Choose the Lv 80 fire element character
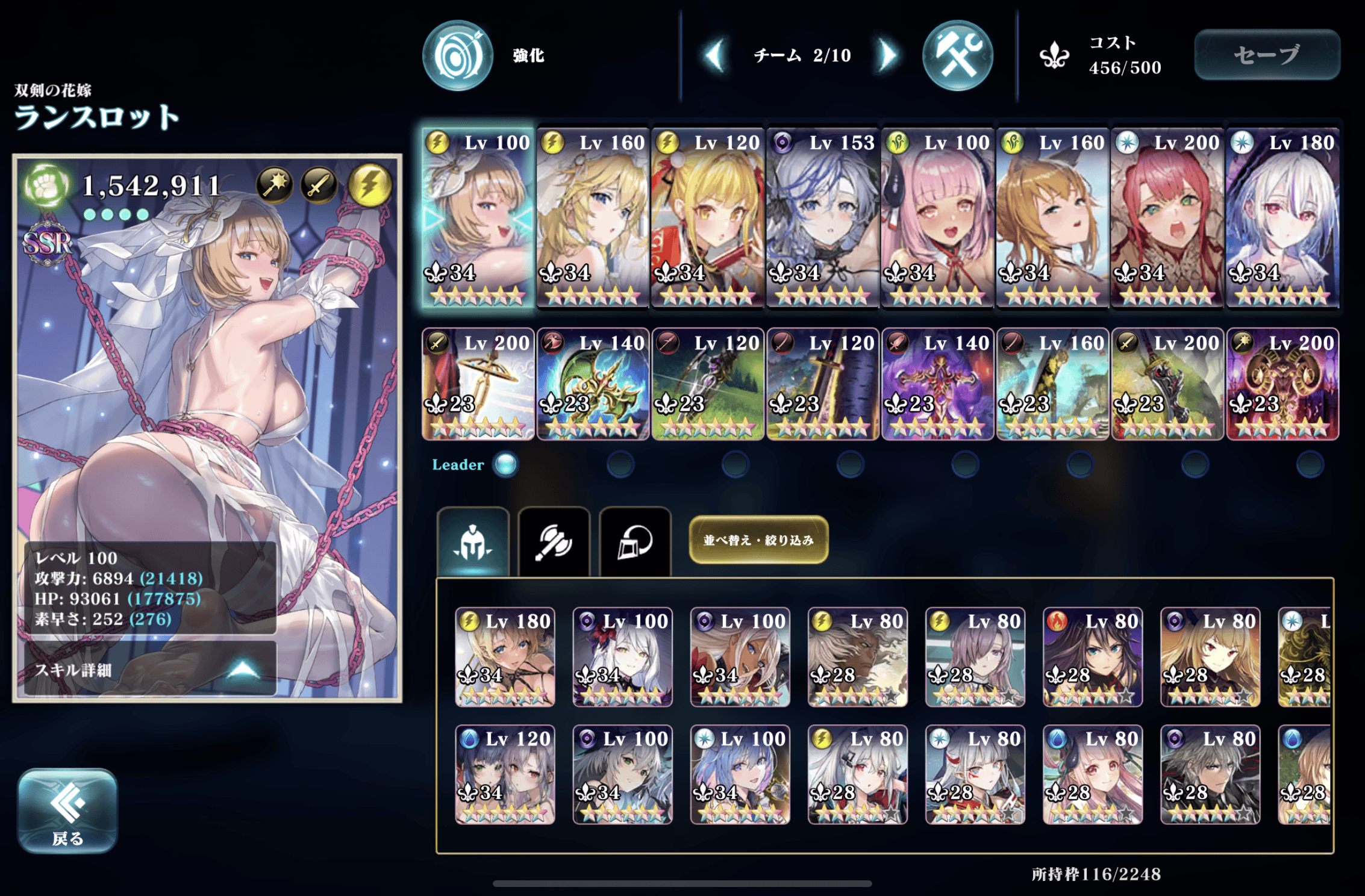The image size is (1365, 896). (1093, 656)
